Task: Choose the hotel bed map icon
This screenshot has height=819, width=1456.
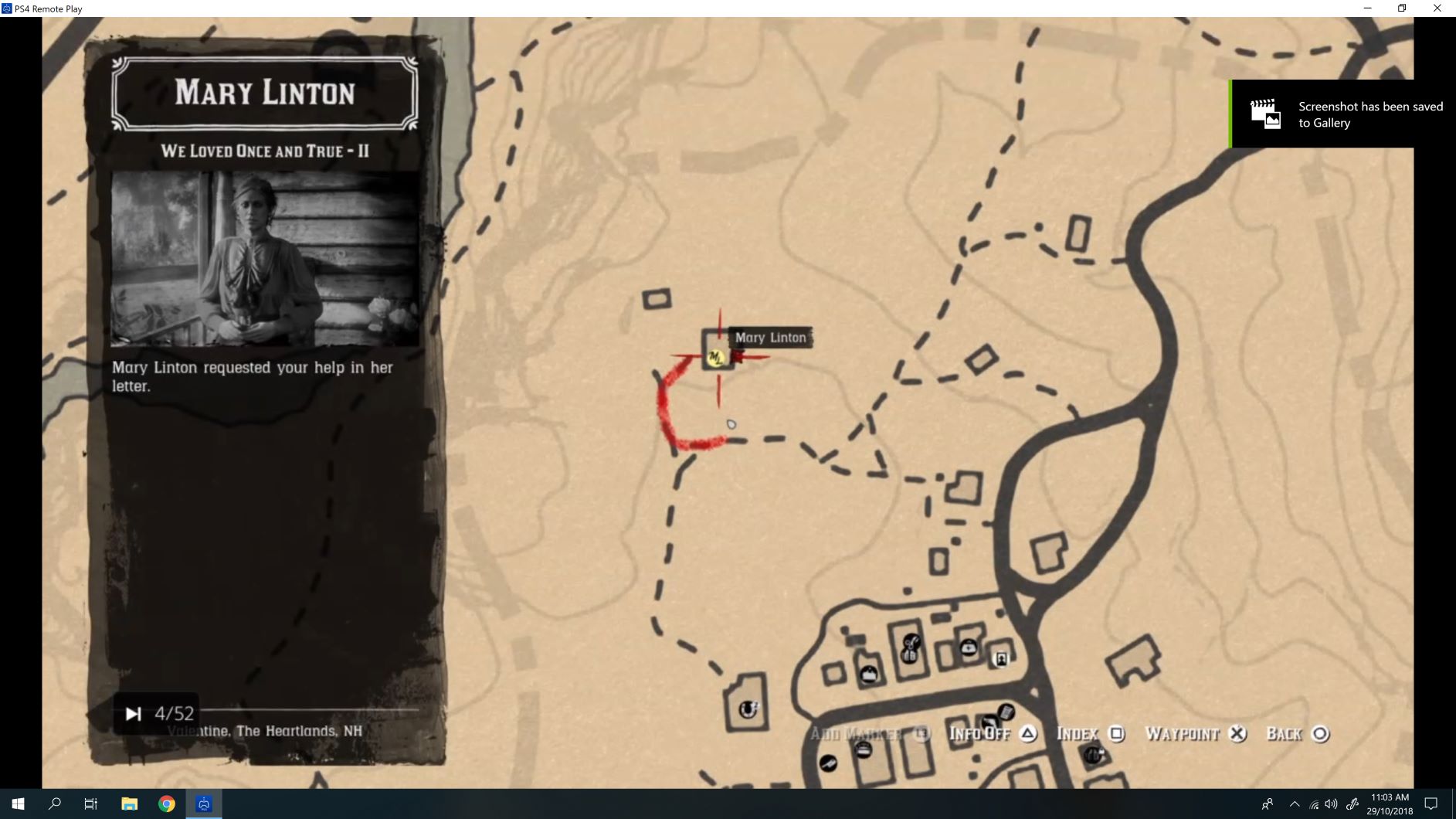Action: [x=864, y=749]
